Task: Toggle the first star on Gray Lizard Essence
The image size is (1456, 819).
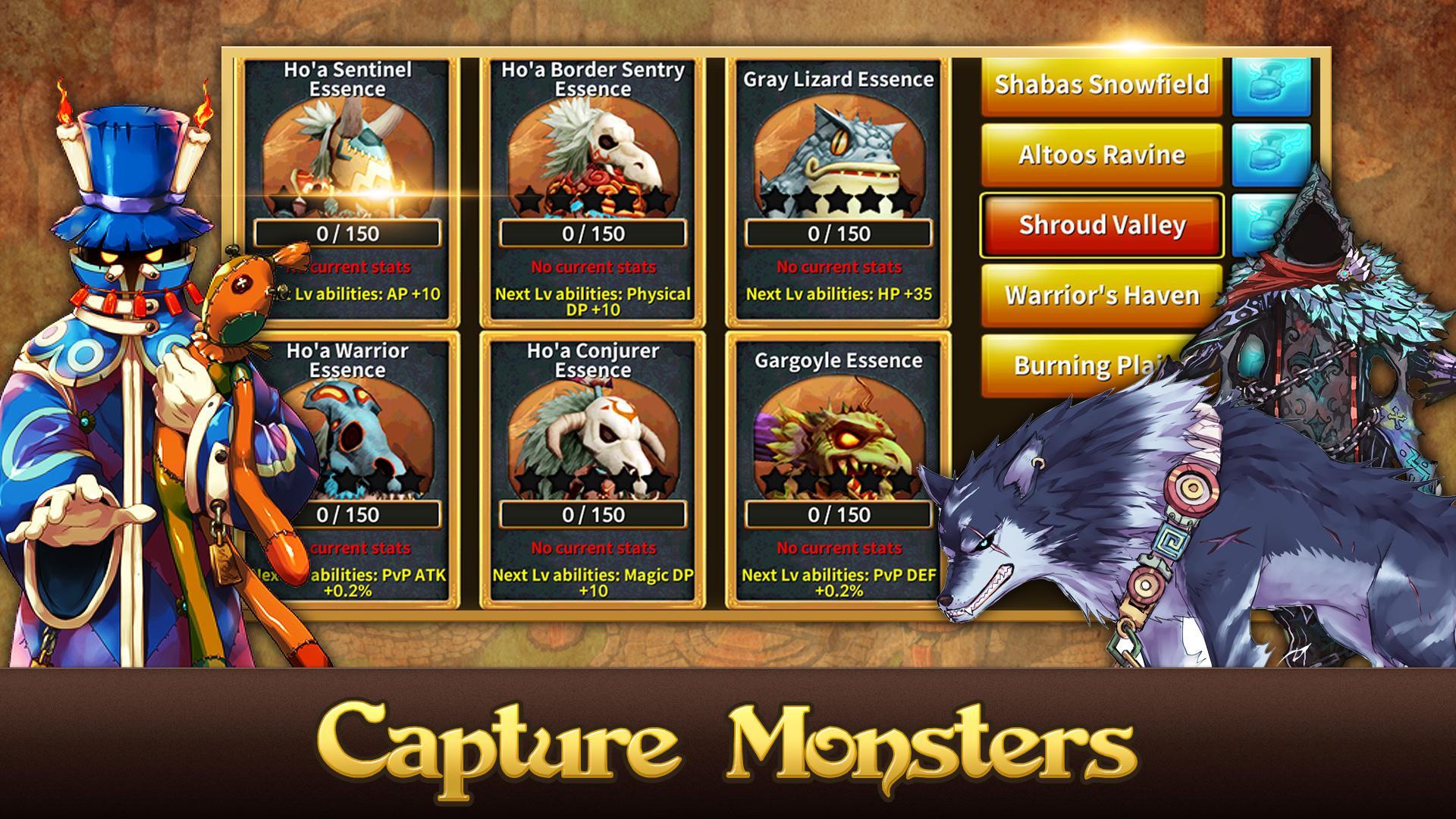Action: click(775, 198)
